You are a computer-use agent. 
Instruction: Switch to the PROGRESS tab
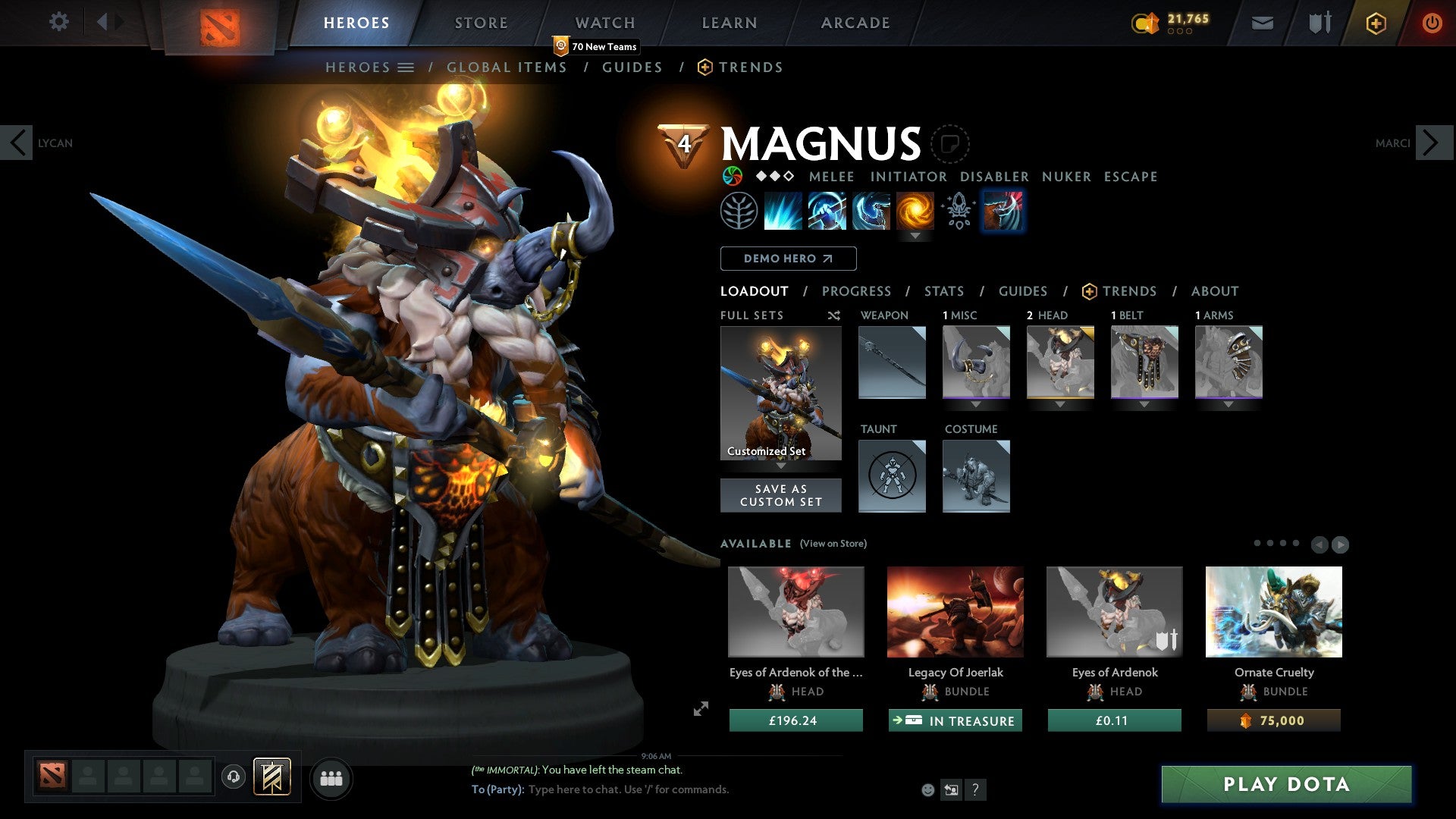857,291
